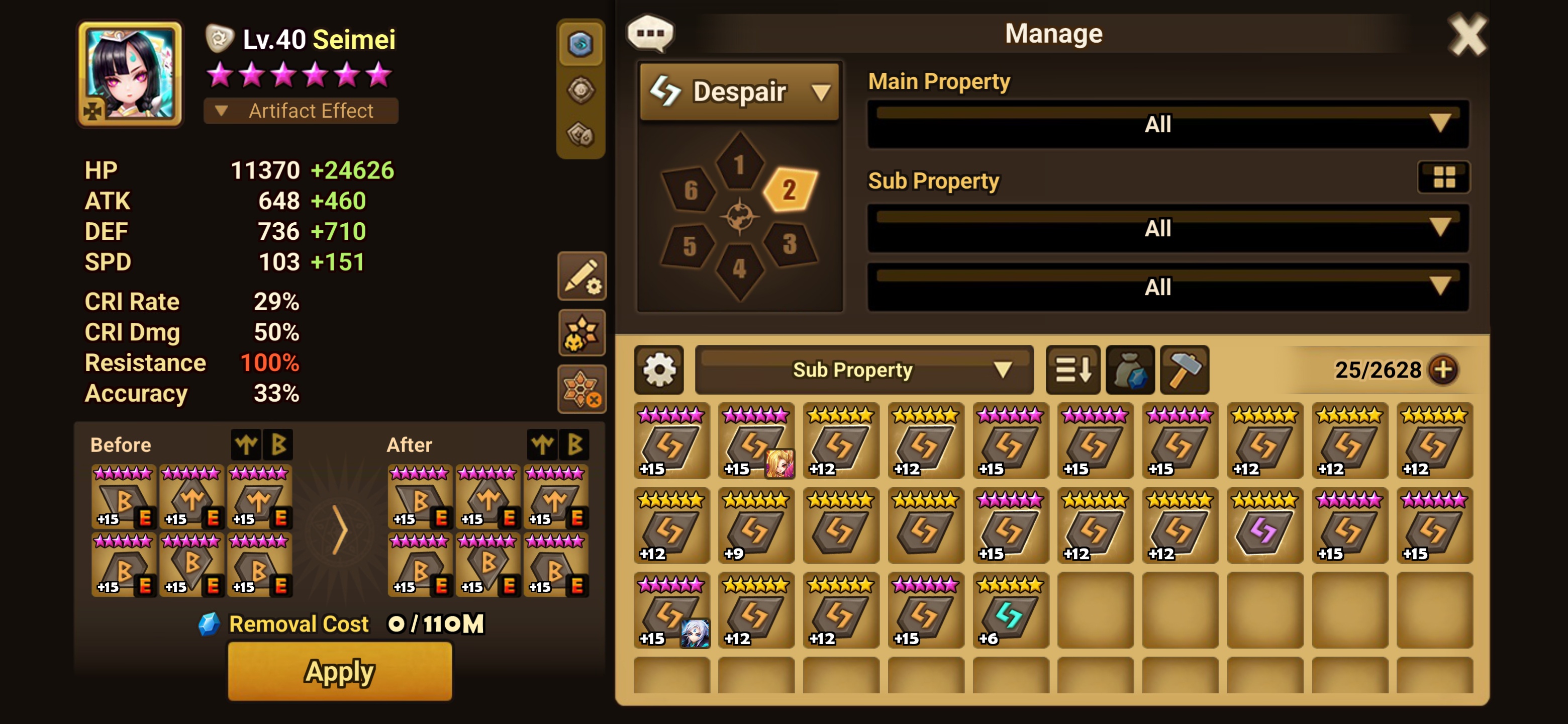Select rune slot 6 on the hexagon
Screen dimensions: 1568x724
coord(690,190)
